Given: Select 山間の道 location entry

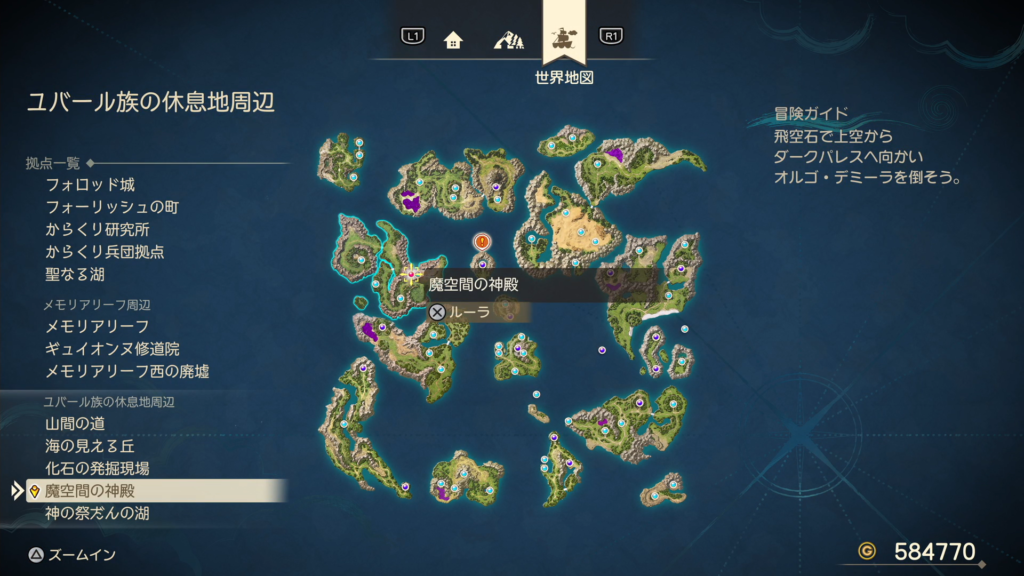Looking at the screenshot, I should pos(75,424).
